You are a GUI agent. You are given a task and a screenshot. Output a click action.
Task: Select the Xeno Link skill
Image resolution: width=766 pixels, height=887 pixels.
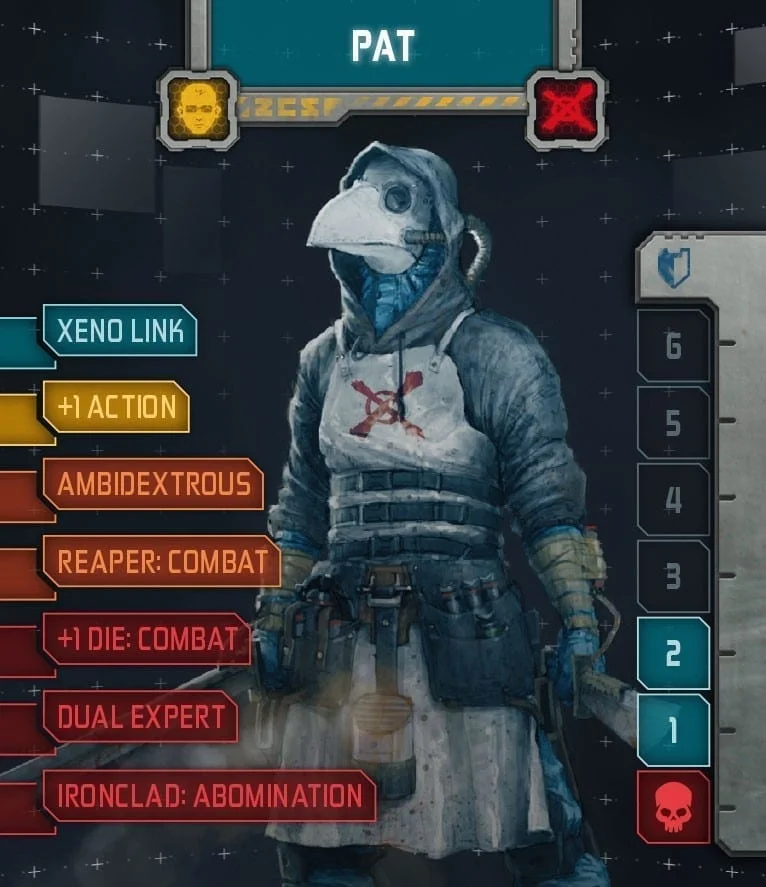[120, 331]
